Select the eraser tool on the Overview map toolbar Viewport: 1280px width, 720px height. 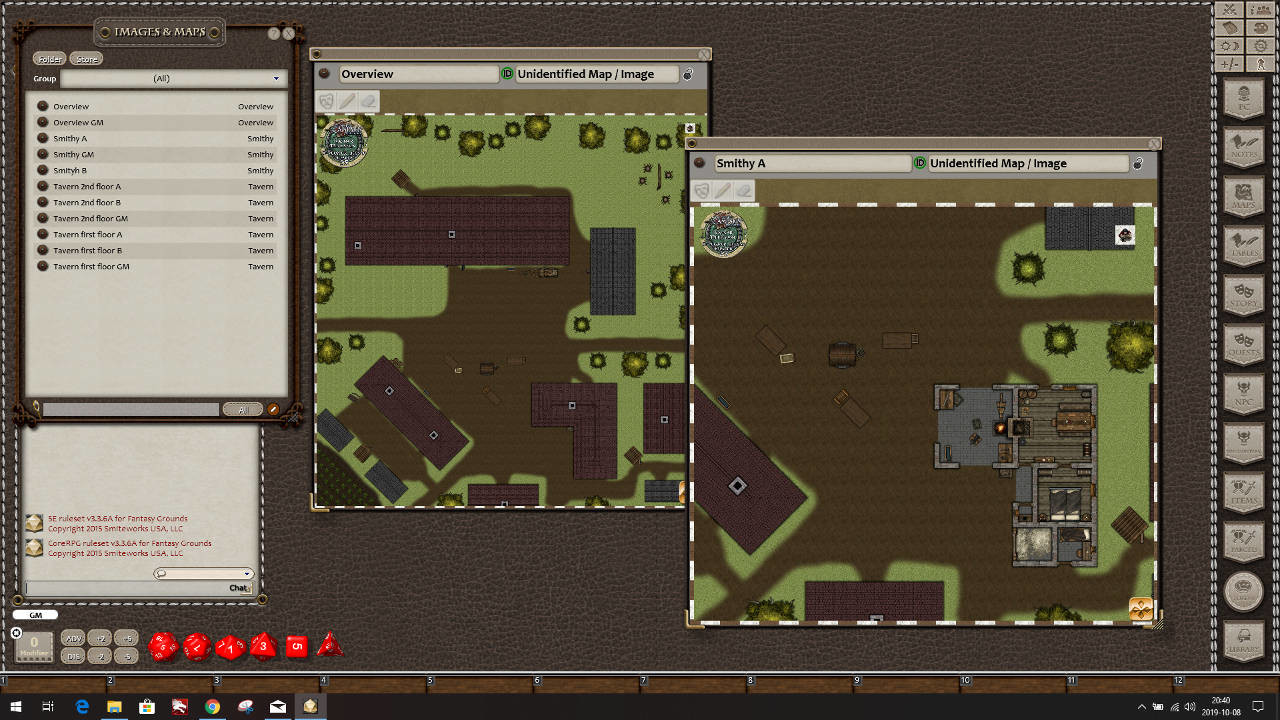tap(367, 100)
